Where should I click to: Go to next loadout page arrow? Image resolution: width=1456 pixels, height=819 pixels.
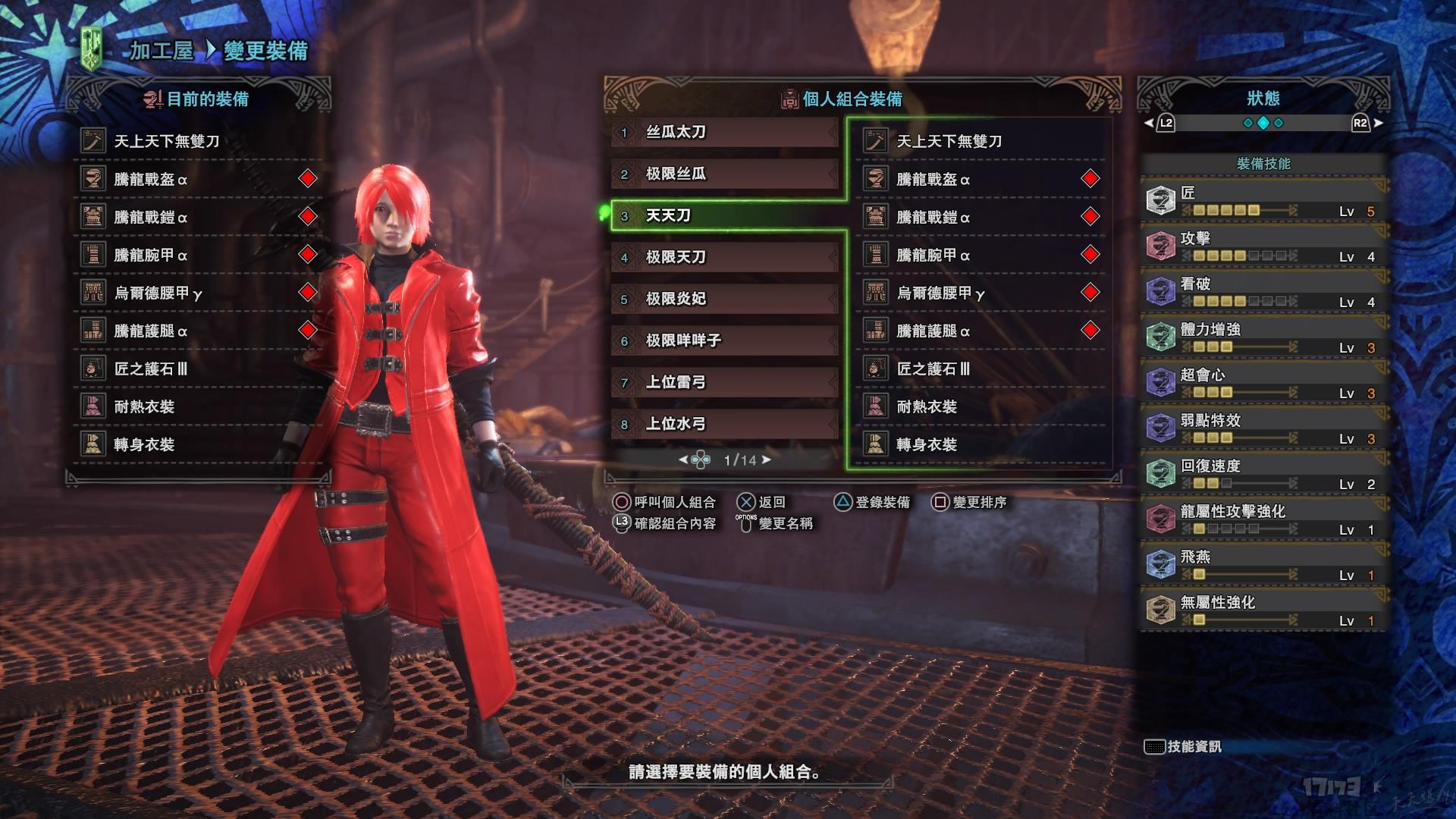click(767, 460)
